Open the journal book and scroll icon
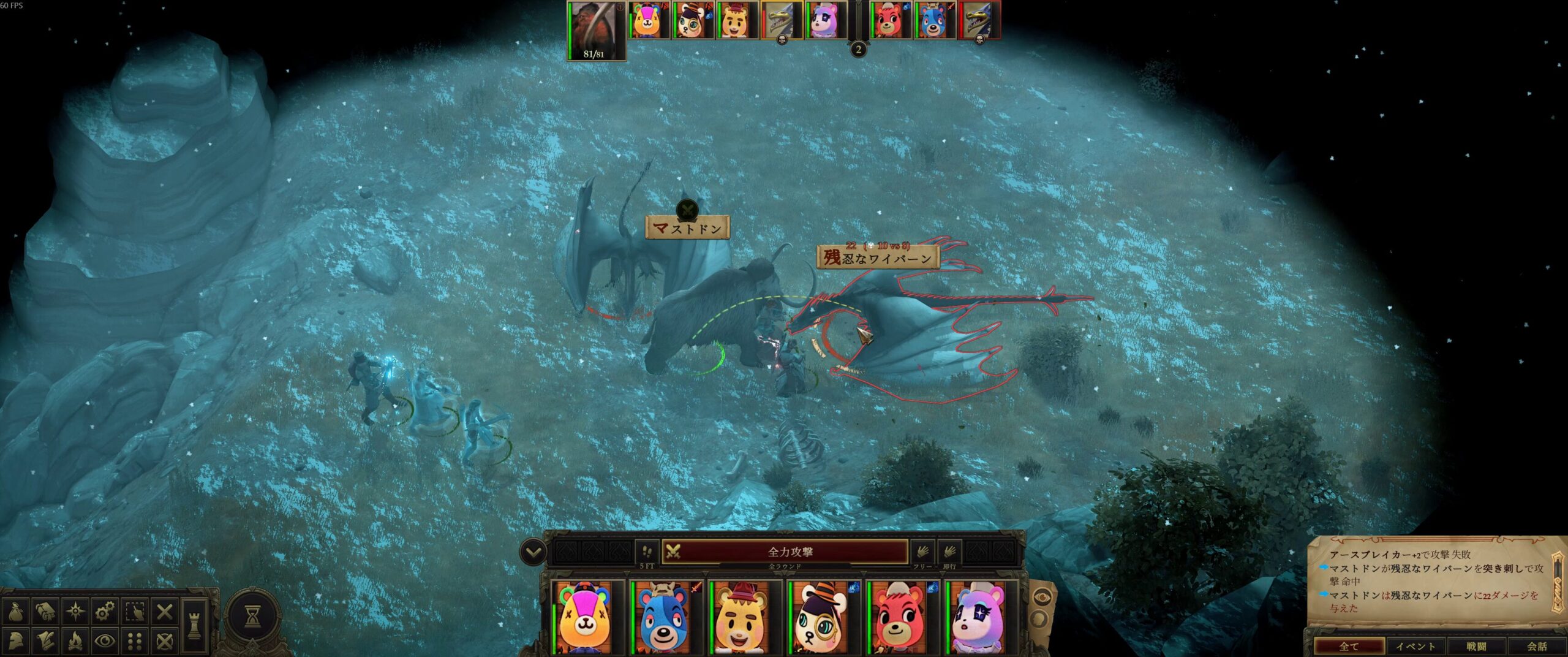Screen dimensions: 1568x657 tap(45, 611)
